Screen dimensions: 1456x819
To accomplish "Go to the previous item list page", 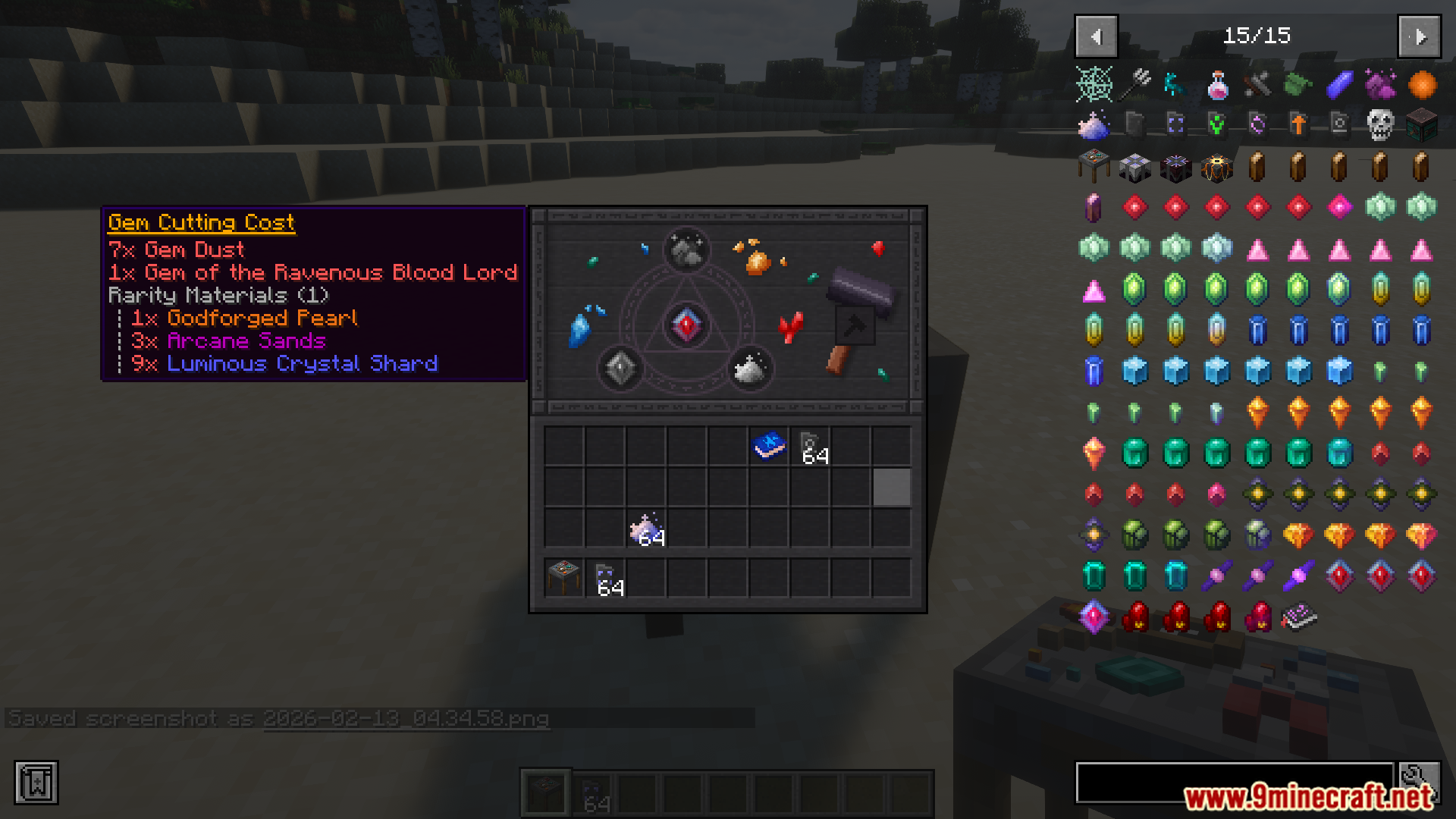I will click(x=1096, y=36).
